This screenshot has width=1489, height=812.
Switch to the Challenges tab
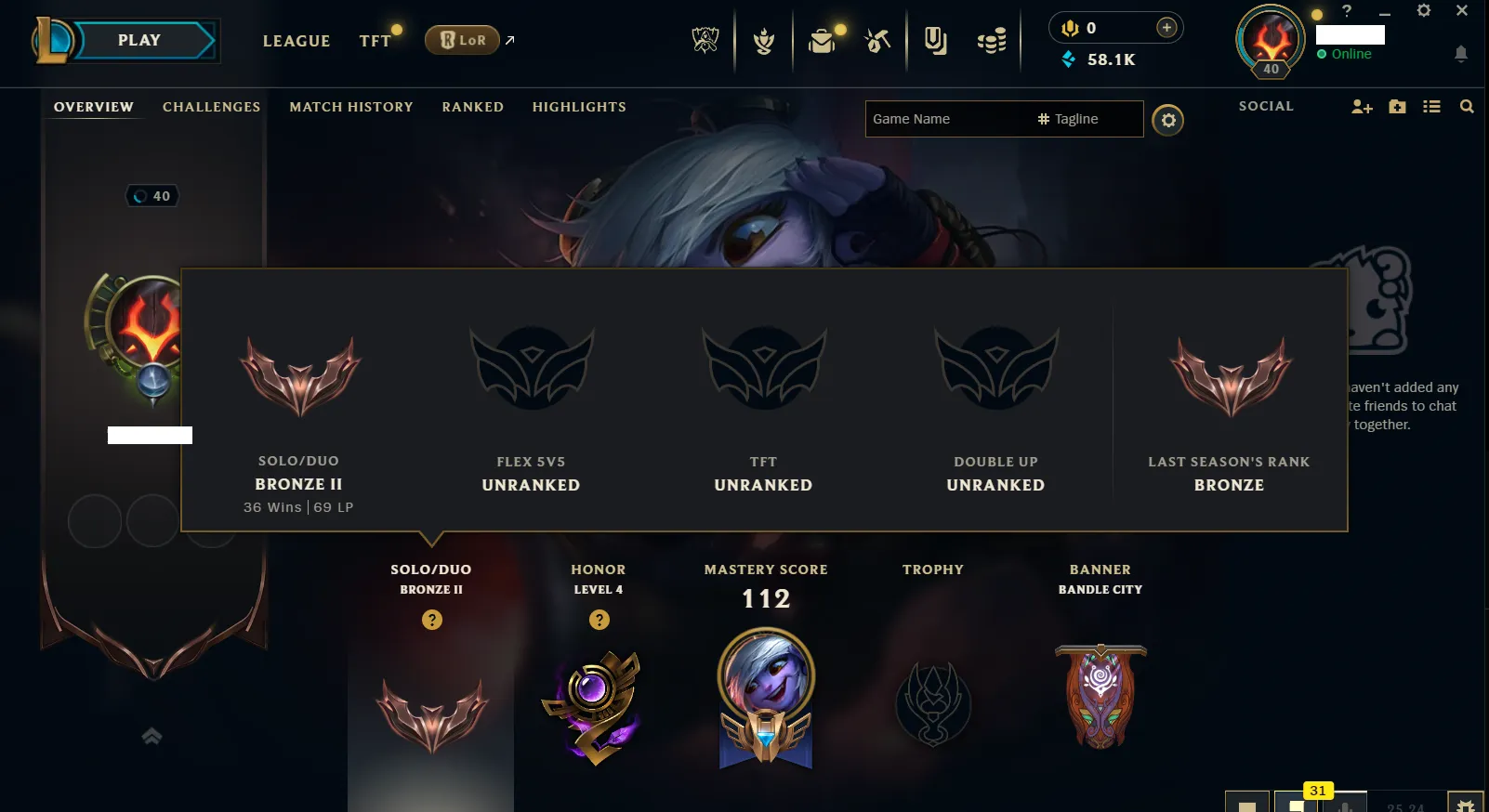click(x=211, y=107)
